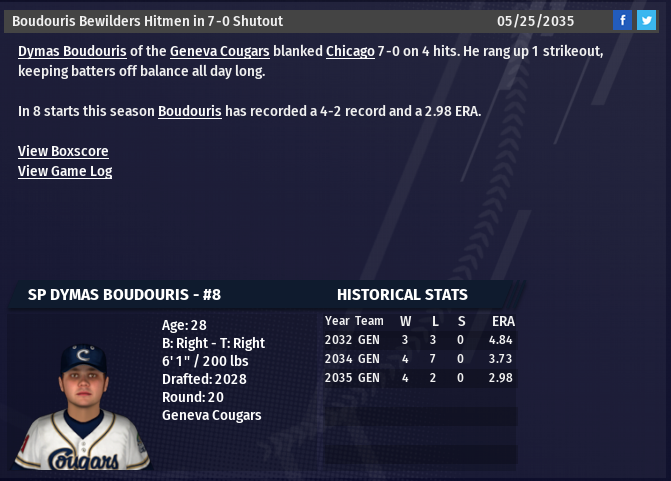This screenshot has height=481, width=671.
Task: Open Dymas Boudouris player link in article
Action: coord(72,51)
